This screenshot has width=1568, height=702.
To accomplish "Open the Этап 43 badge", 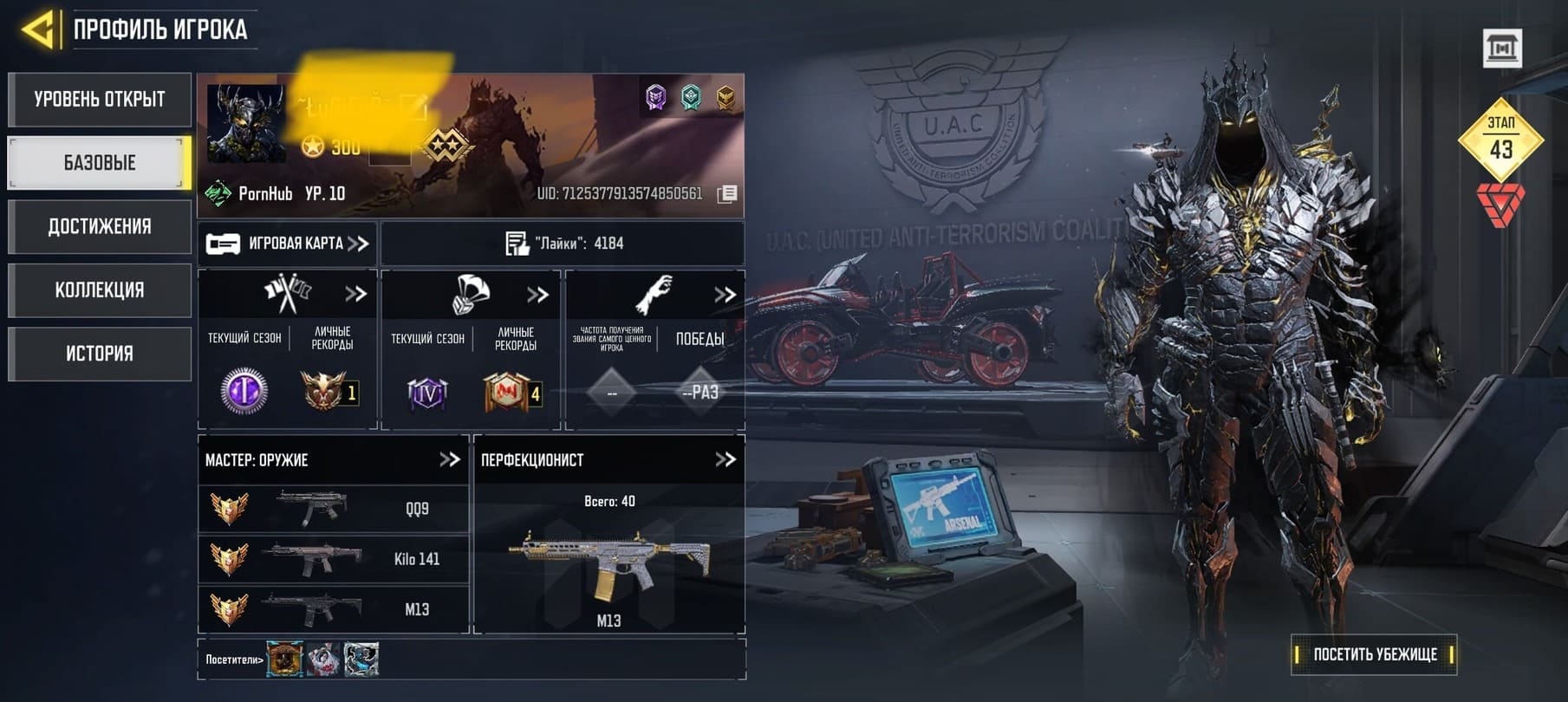I will tap(1501, 140).
